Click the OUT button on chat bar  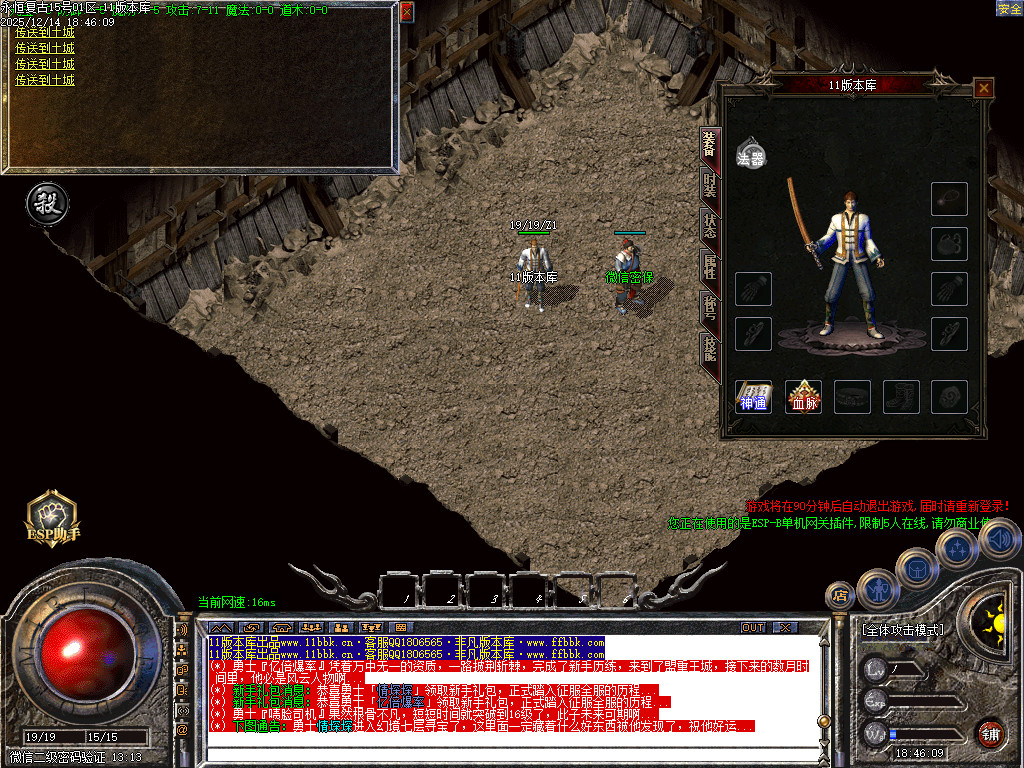tap(752, 627)
